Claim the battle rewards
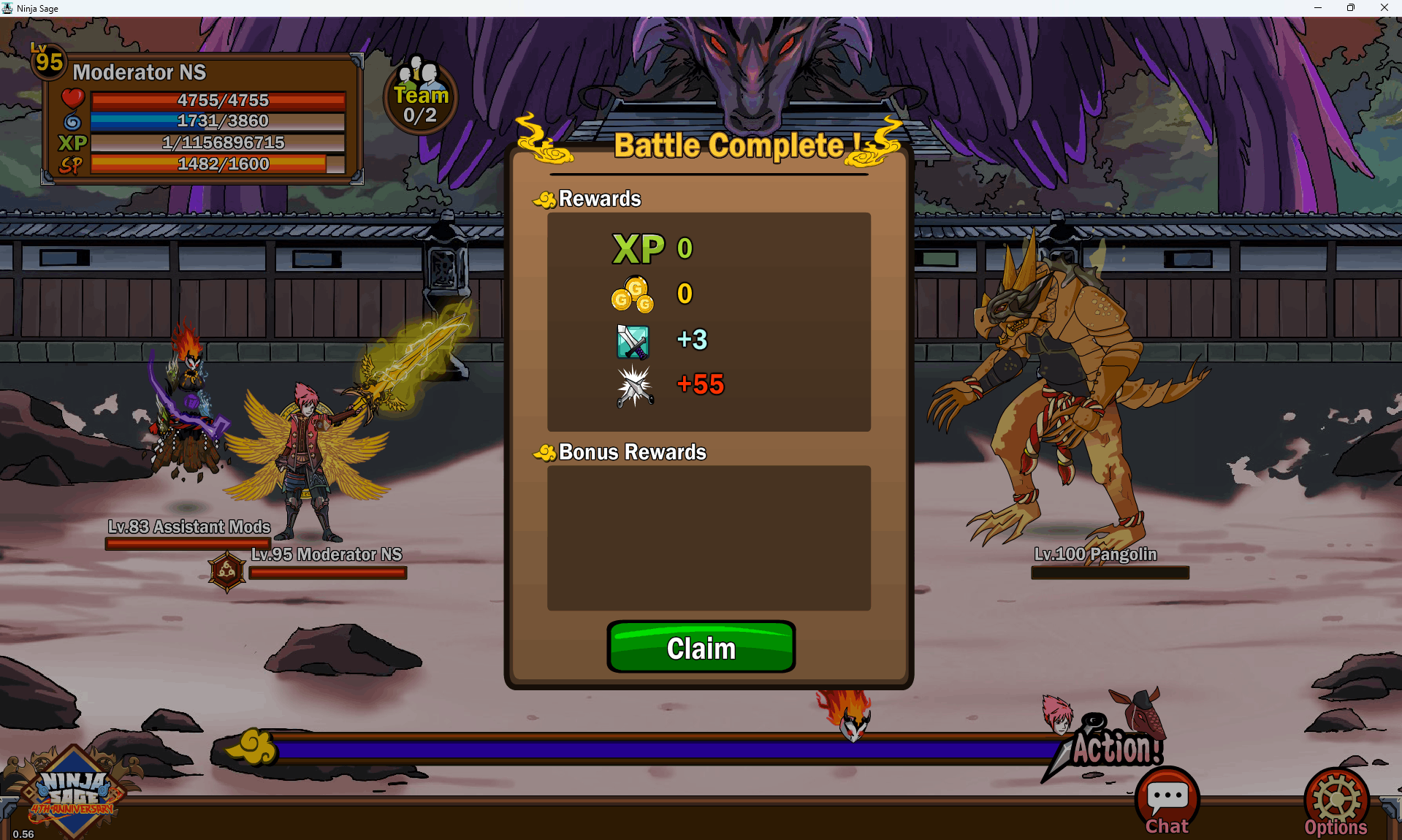Viewport: 1402px width, 840px height. tap(701, 647)
